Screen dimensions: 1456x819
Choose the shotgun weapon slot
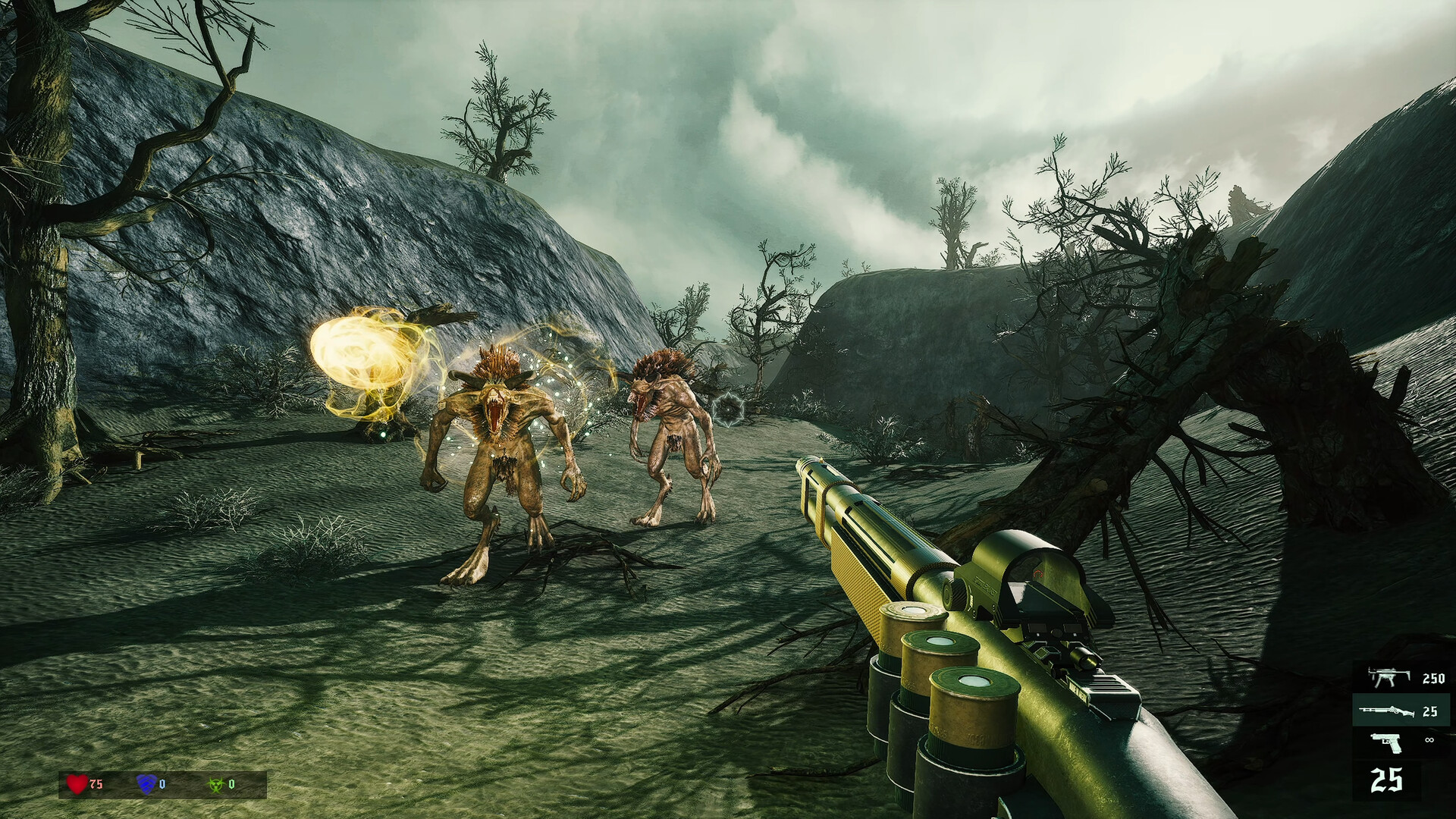(x=1401, y=711)
